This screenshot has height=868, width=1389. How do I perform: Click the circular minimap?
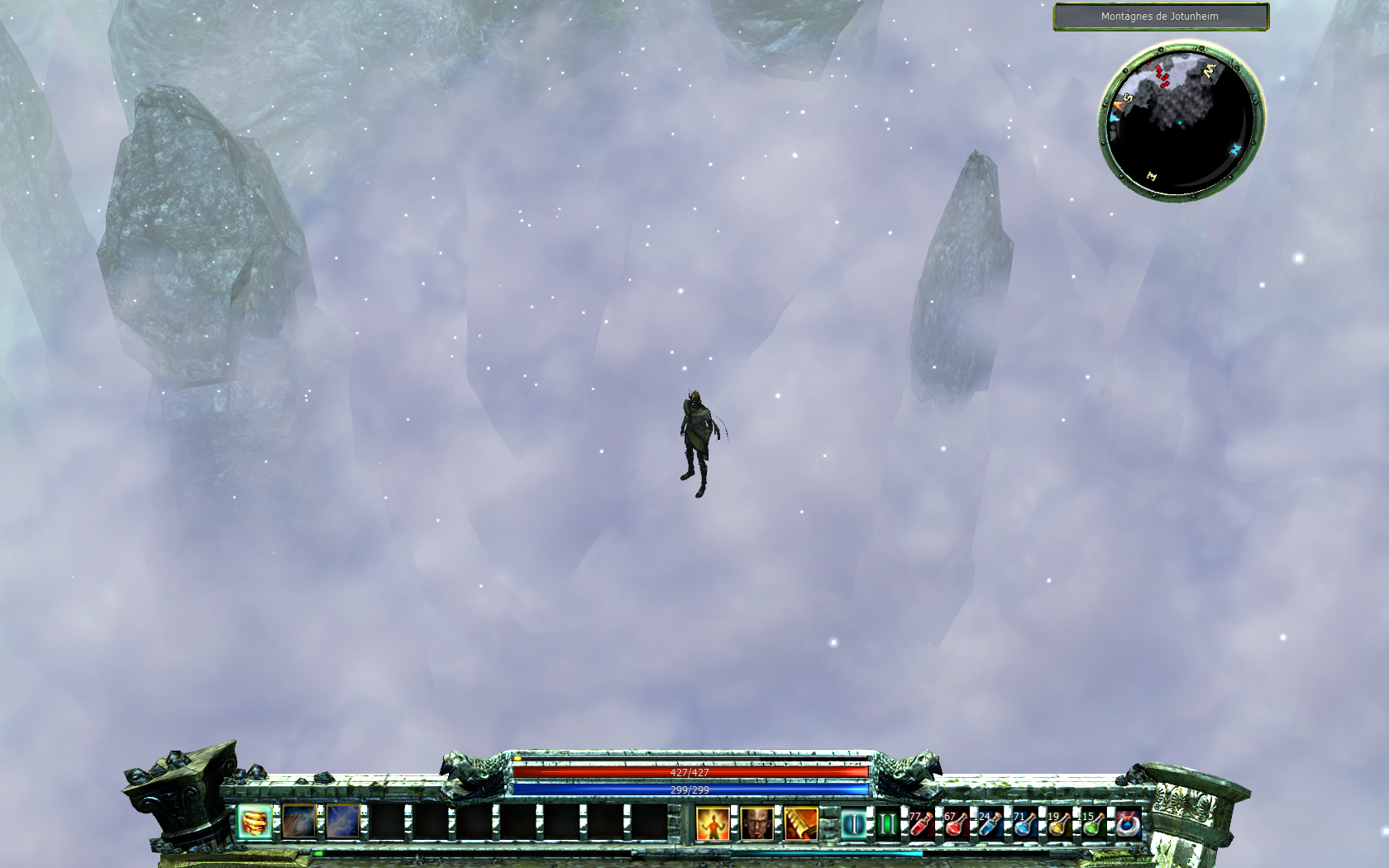tap(1181, 120)
